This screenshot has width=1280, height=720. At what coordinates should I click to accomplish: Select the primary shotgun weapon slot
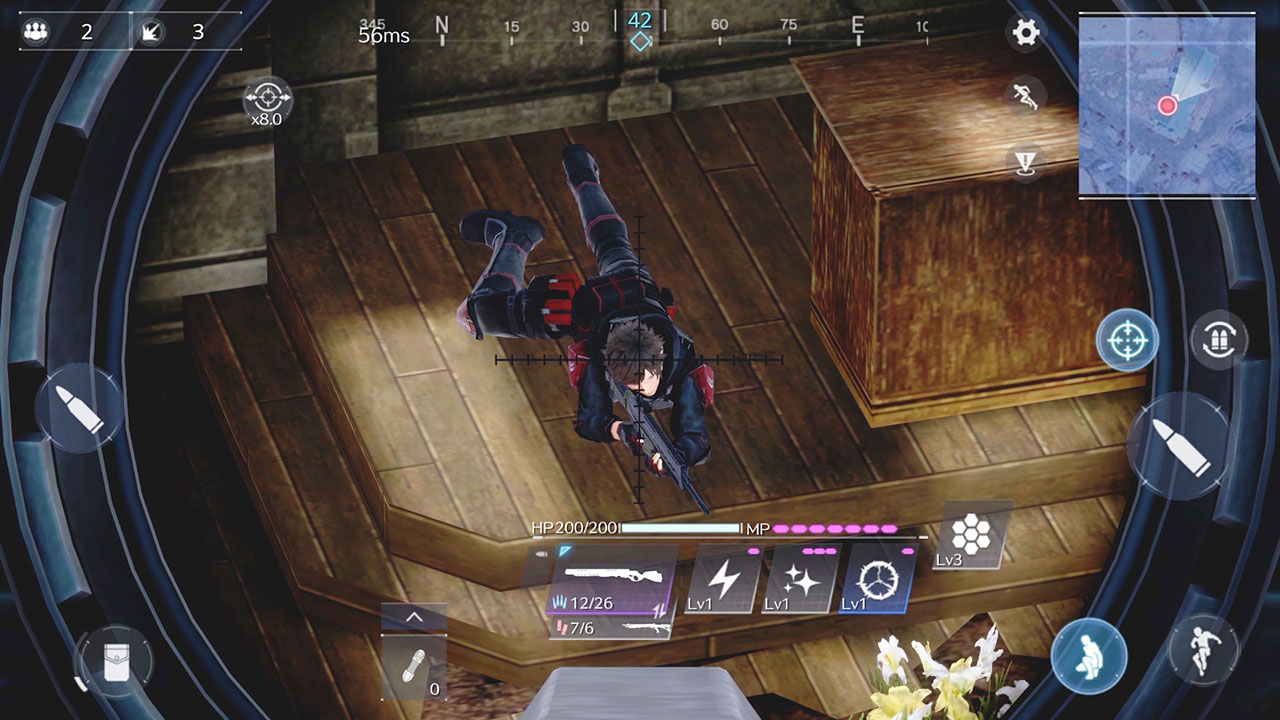point(611,580)
